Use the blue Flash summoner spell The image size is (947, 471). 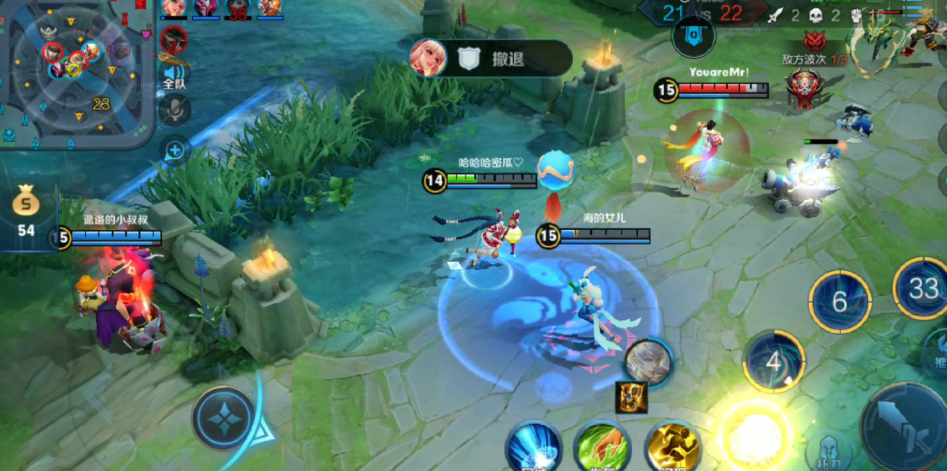point(533,447)
